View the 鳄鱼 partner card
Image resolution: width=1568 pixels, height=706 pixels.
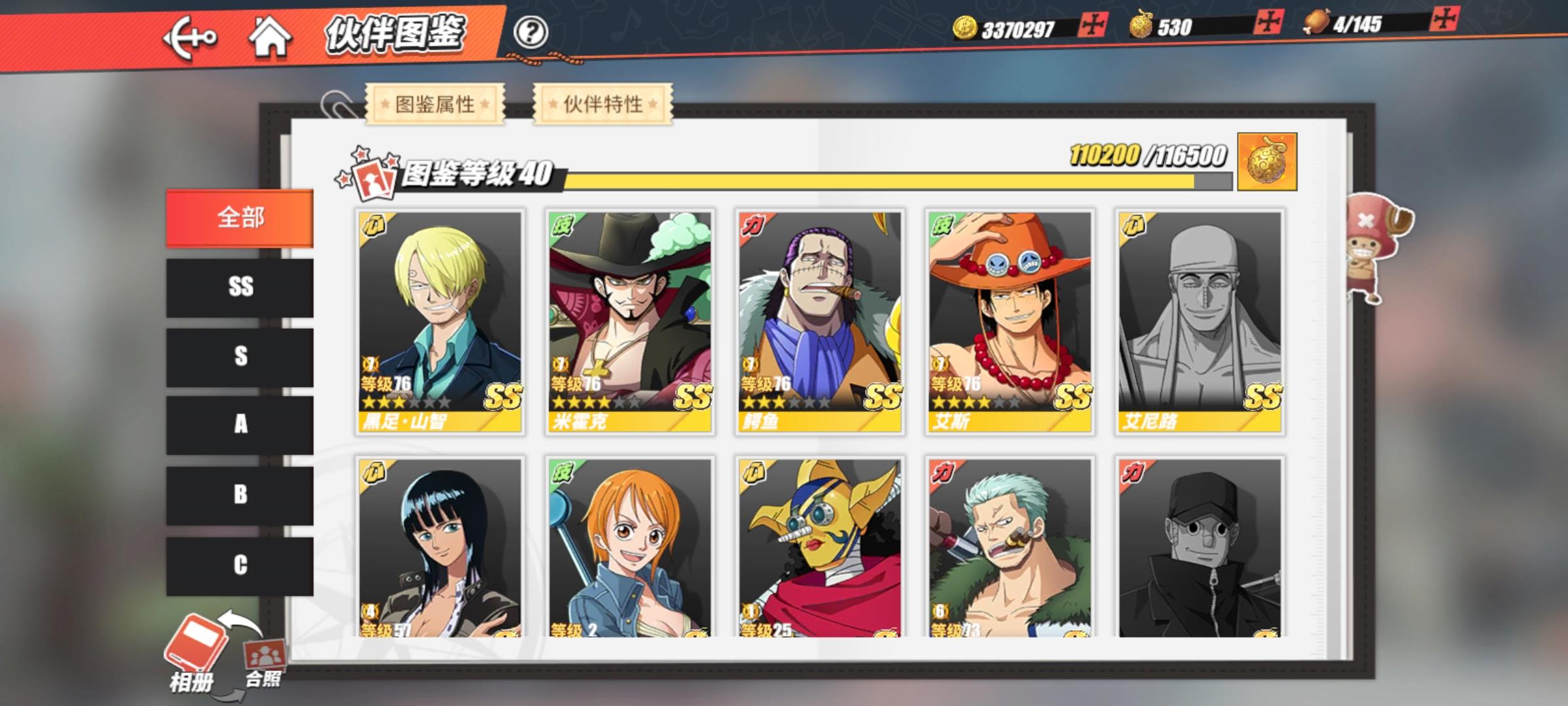click(820, 322)
